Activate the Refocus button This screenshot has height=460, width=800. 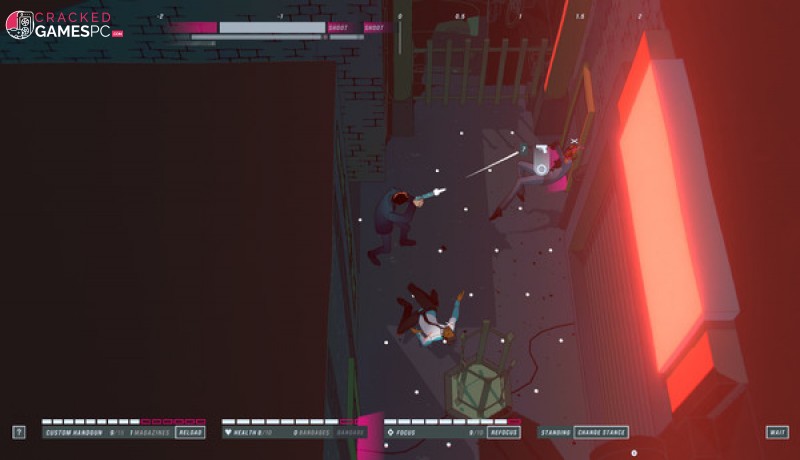[505, 432]
